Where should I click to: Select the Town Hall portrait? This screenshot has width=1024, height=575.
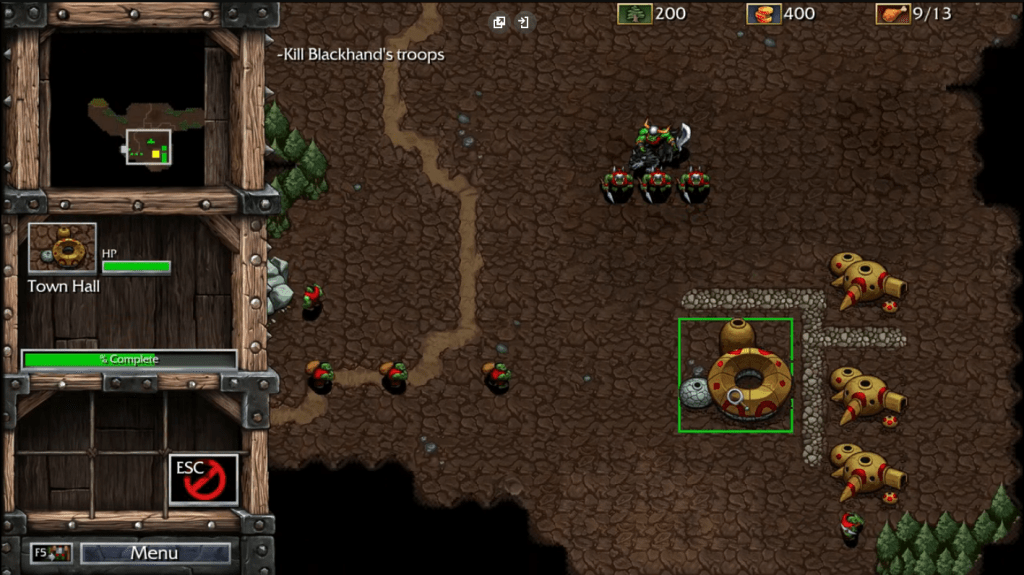[x=63, y=249]
